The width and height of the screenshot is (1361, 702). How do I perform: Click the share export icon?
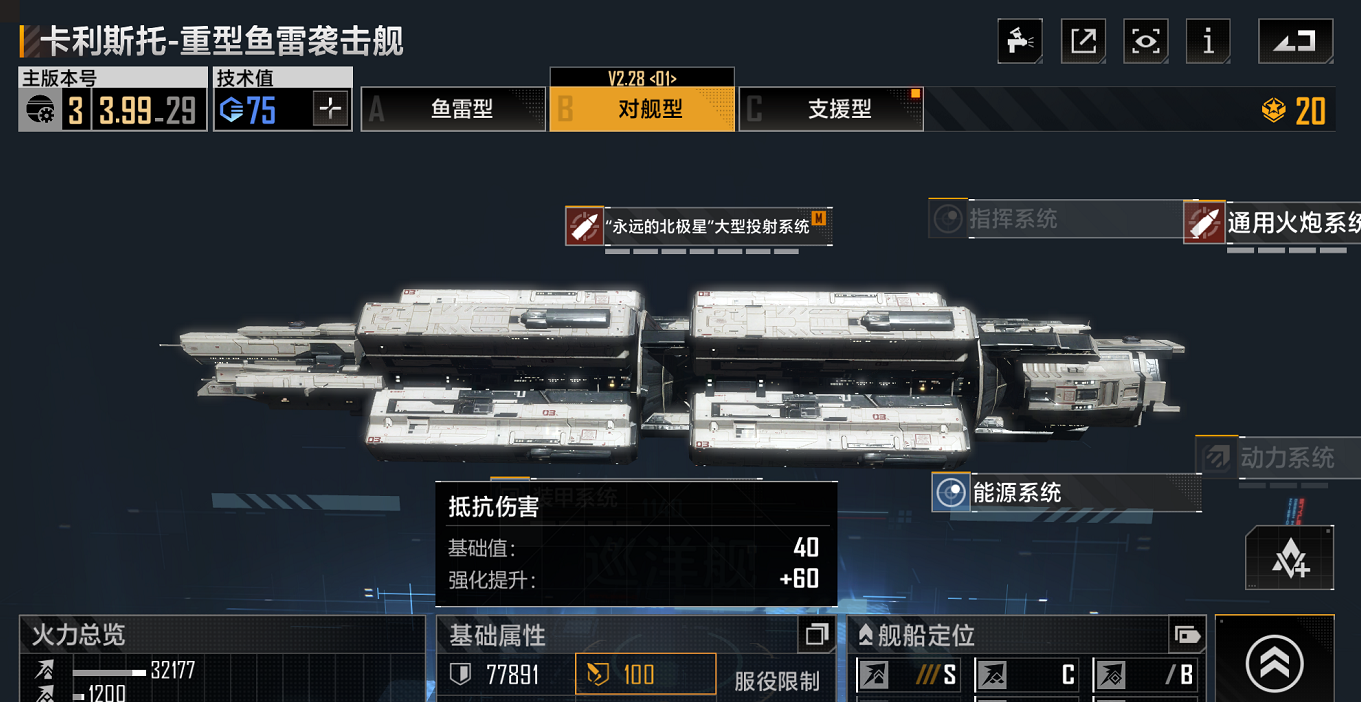1083,42
